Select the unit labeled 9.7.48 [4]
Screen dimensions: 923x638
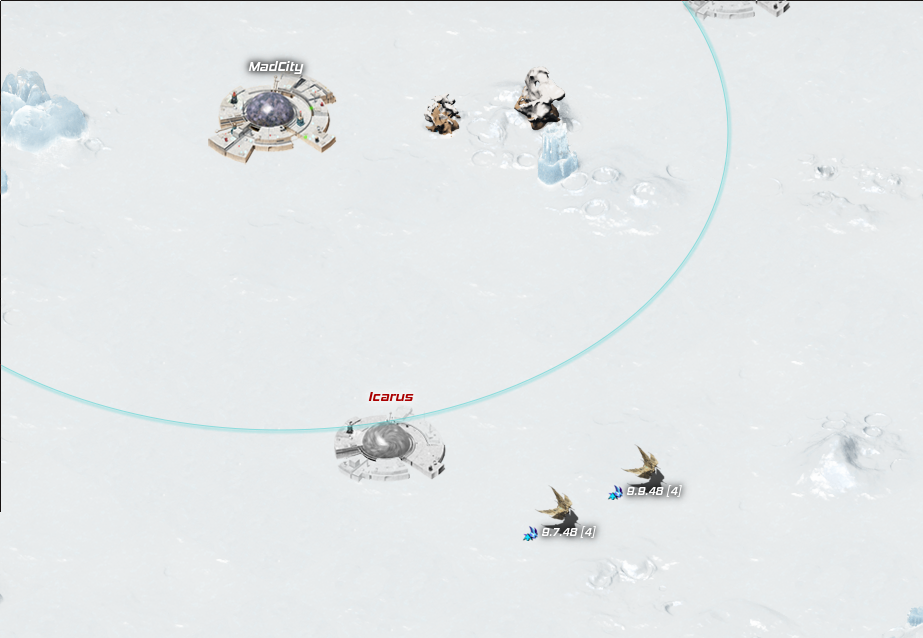pos(558,510)
